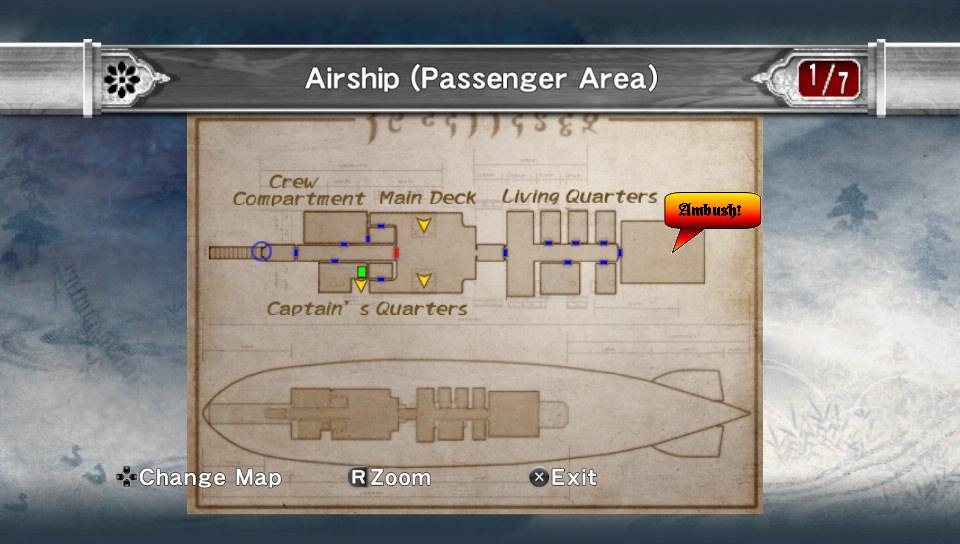
Task: Click the blue circle map marker
Action: (262, 252)
